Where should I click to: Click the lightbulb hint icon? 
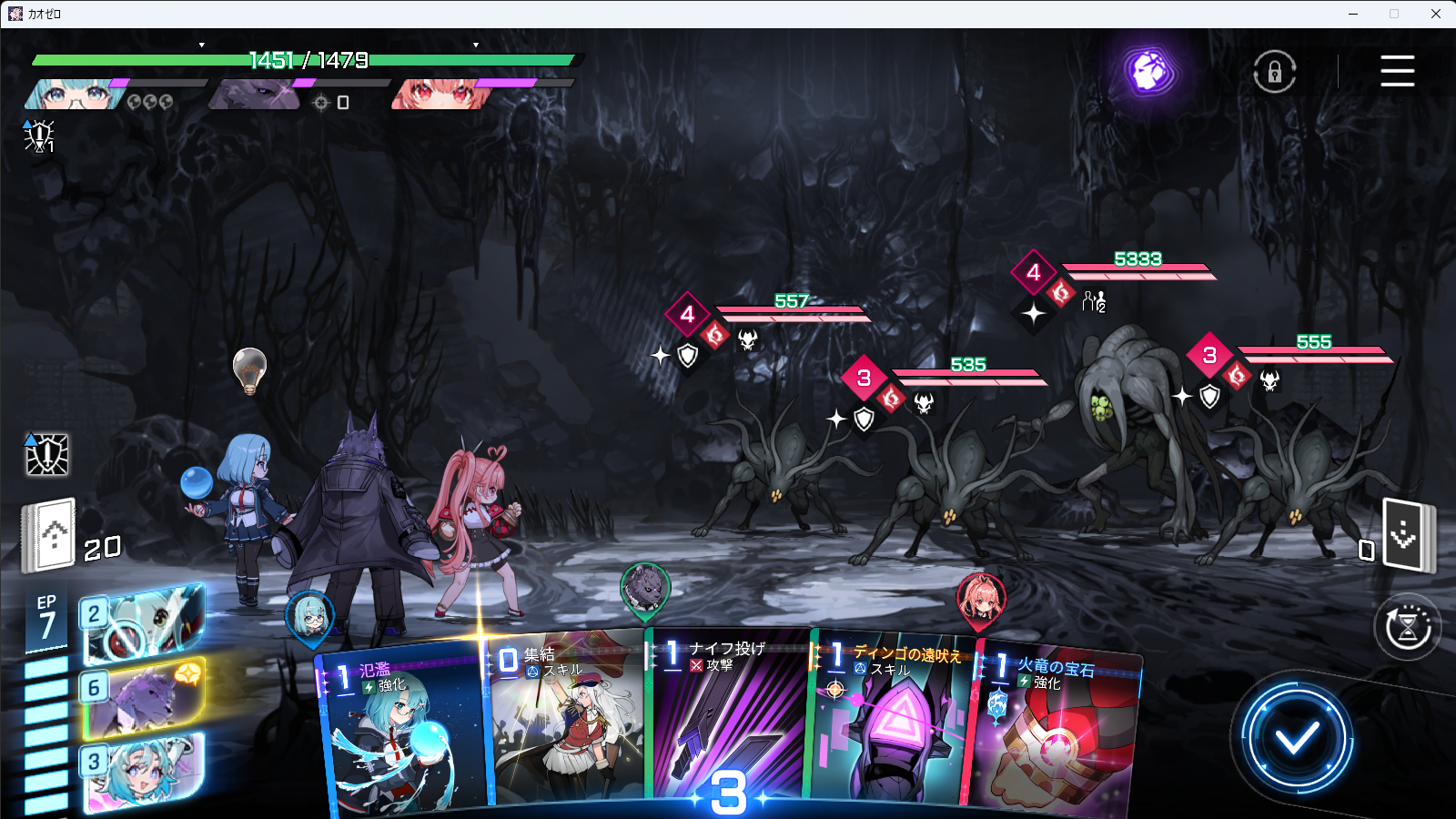[x=249, y=369]
